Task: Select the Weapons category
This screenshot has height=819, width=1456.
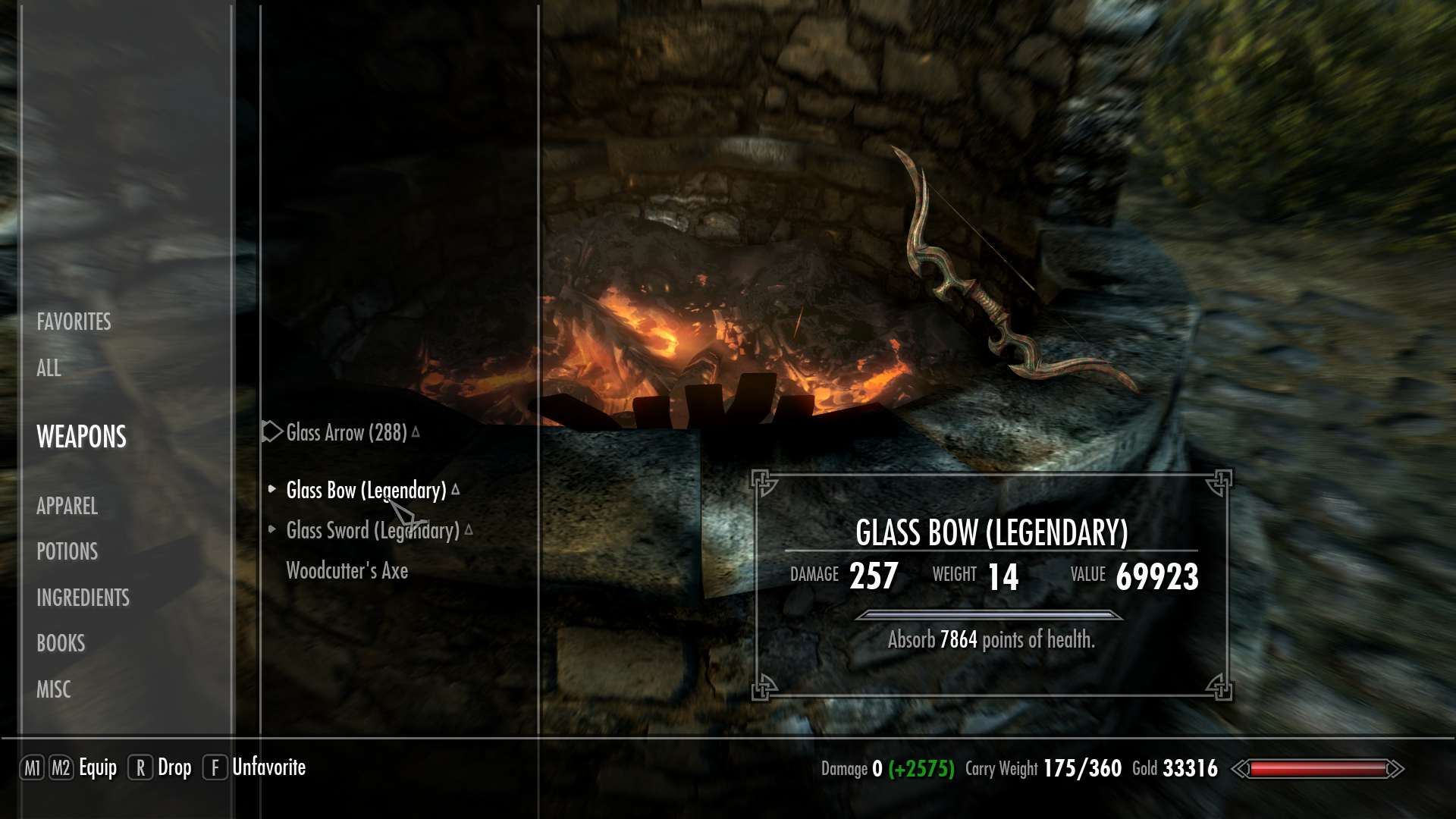Action: coord(81,437)
